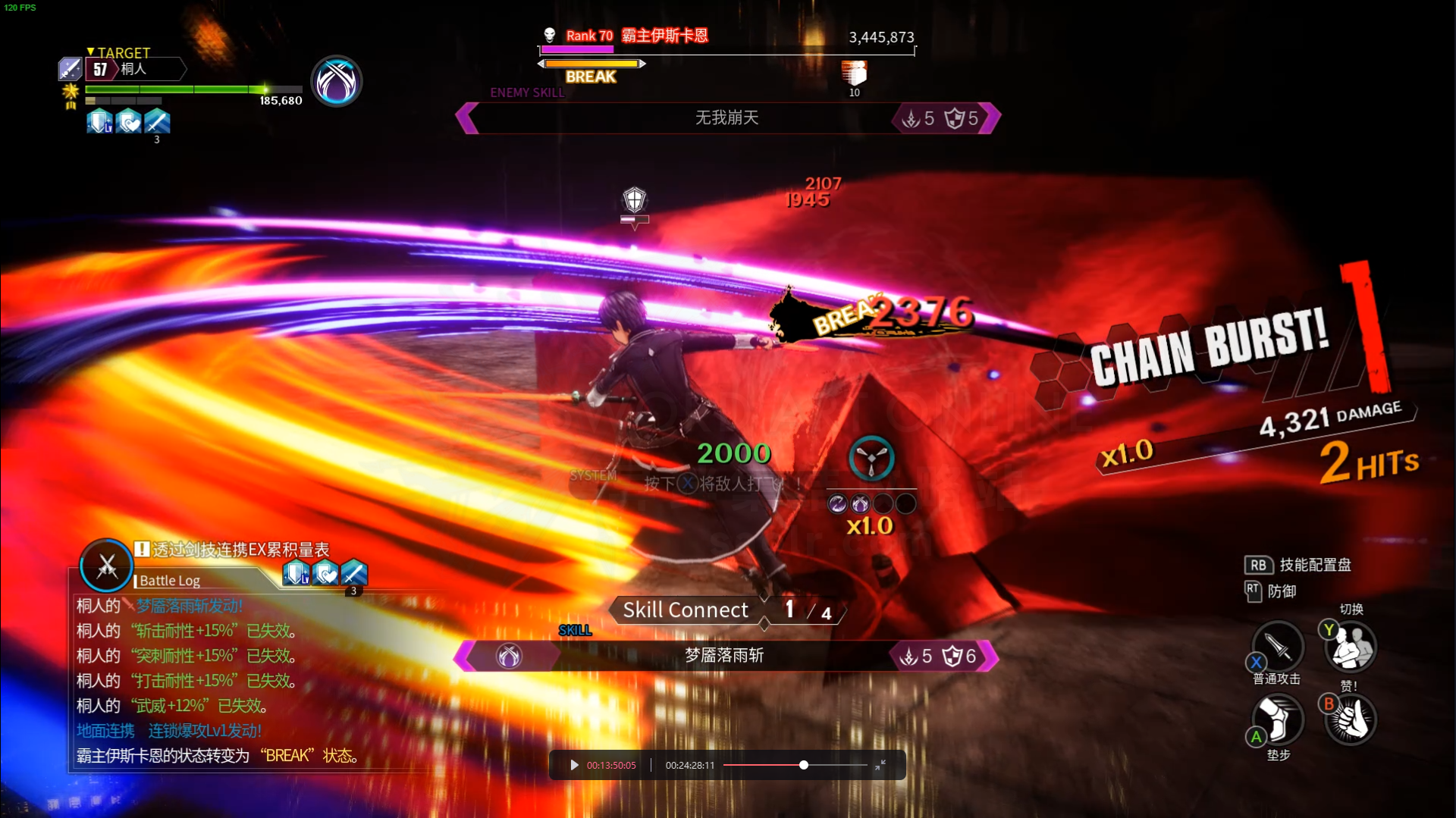Choose the 赞 thumbs-up praise icon
1456x818 pixels.
pos(1351,719)
